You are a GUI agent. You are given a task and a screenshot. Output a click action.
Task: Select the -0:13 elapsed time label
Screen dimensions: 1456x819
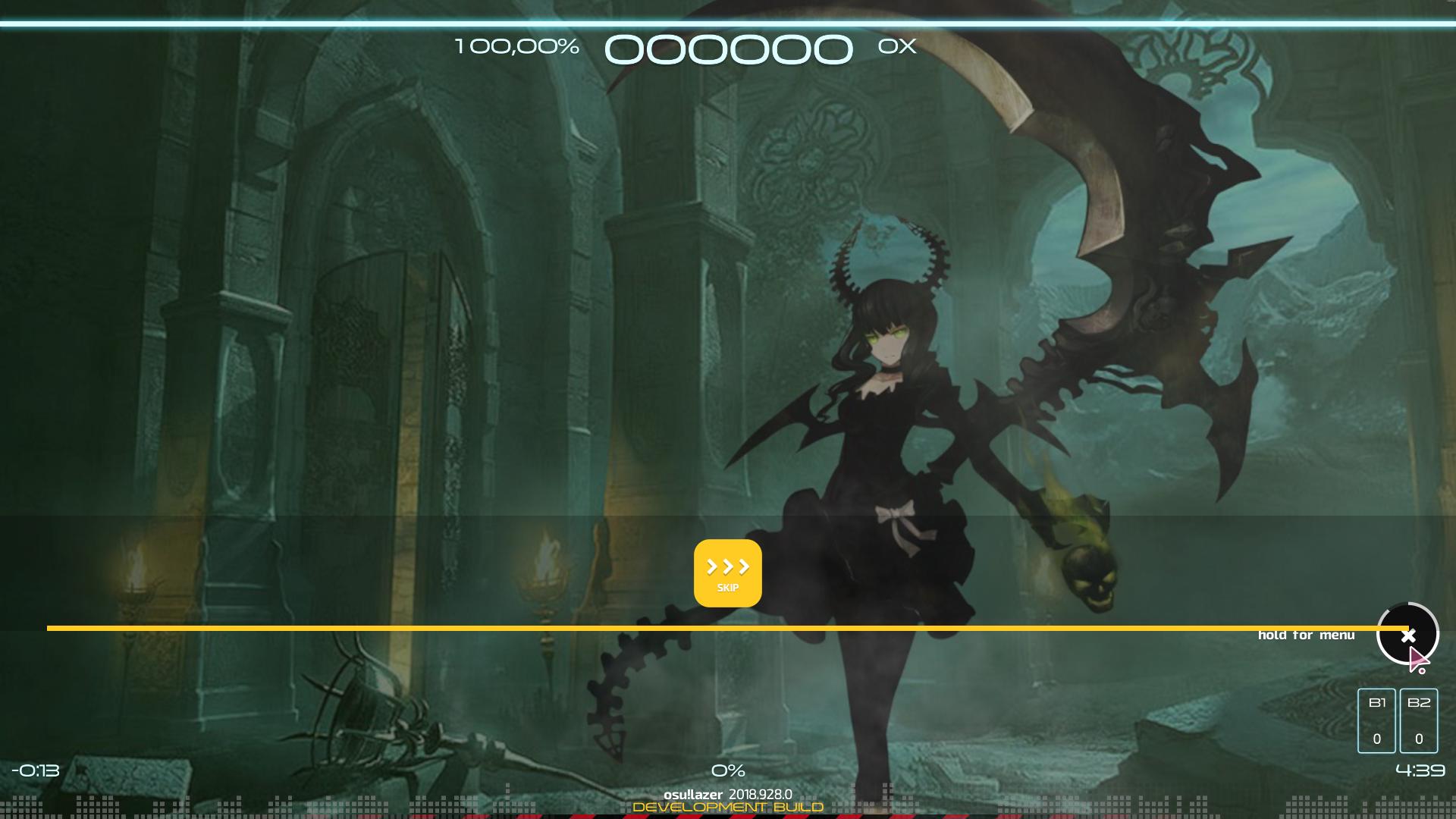click(x=36, y=770)
